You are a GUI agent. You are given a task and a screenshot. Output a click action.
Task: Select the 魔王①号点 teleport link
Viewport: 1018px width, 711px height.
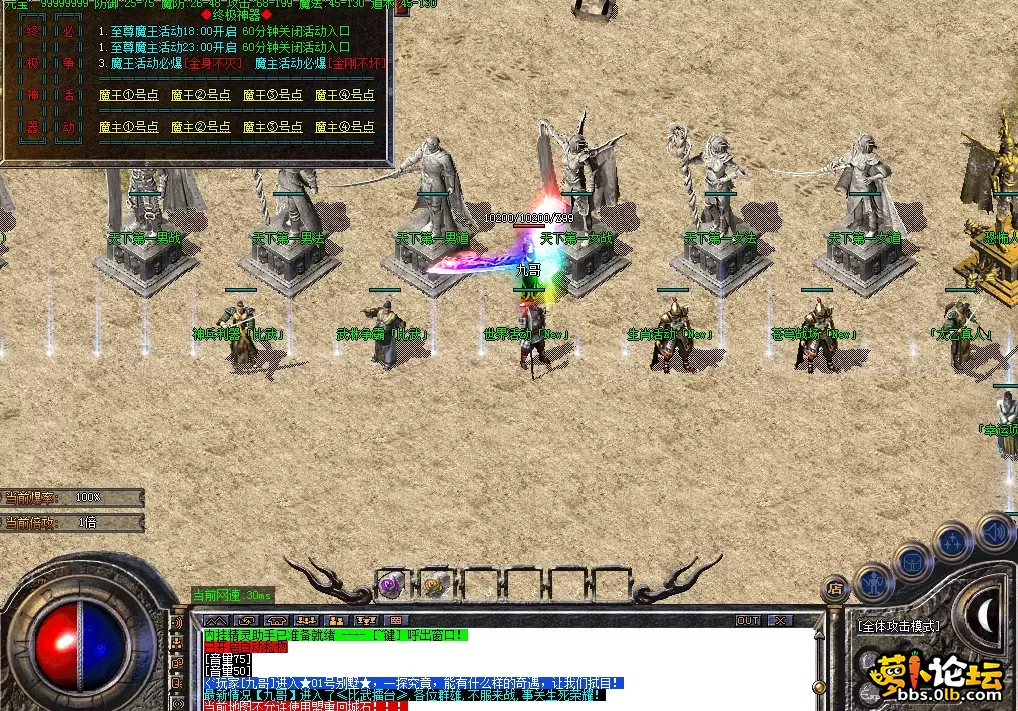click(129, 95)
